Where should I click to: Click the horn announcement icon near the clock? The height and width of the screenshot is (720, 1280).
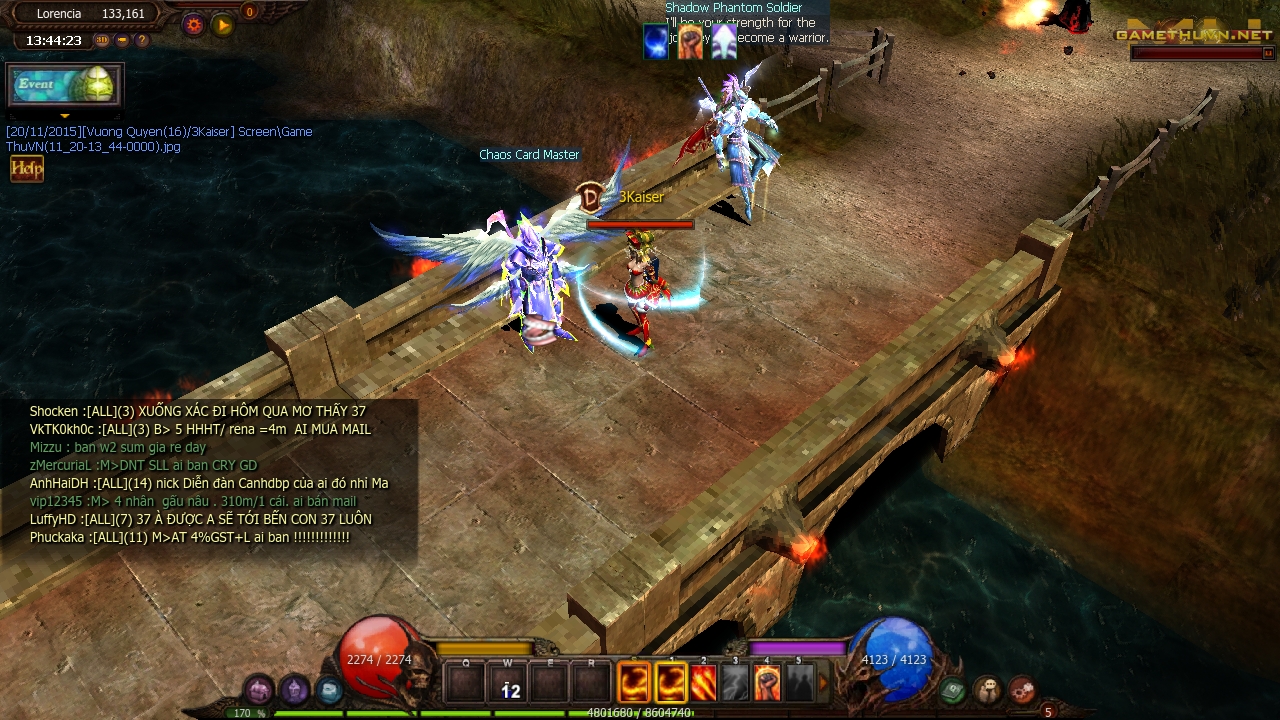tap(122, 40)
